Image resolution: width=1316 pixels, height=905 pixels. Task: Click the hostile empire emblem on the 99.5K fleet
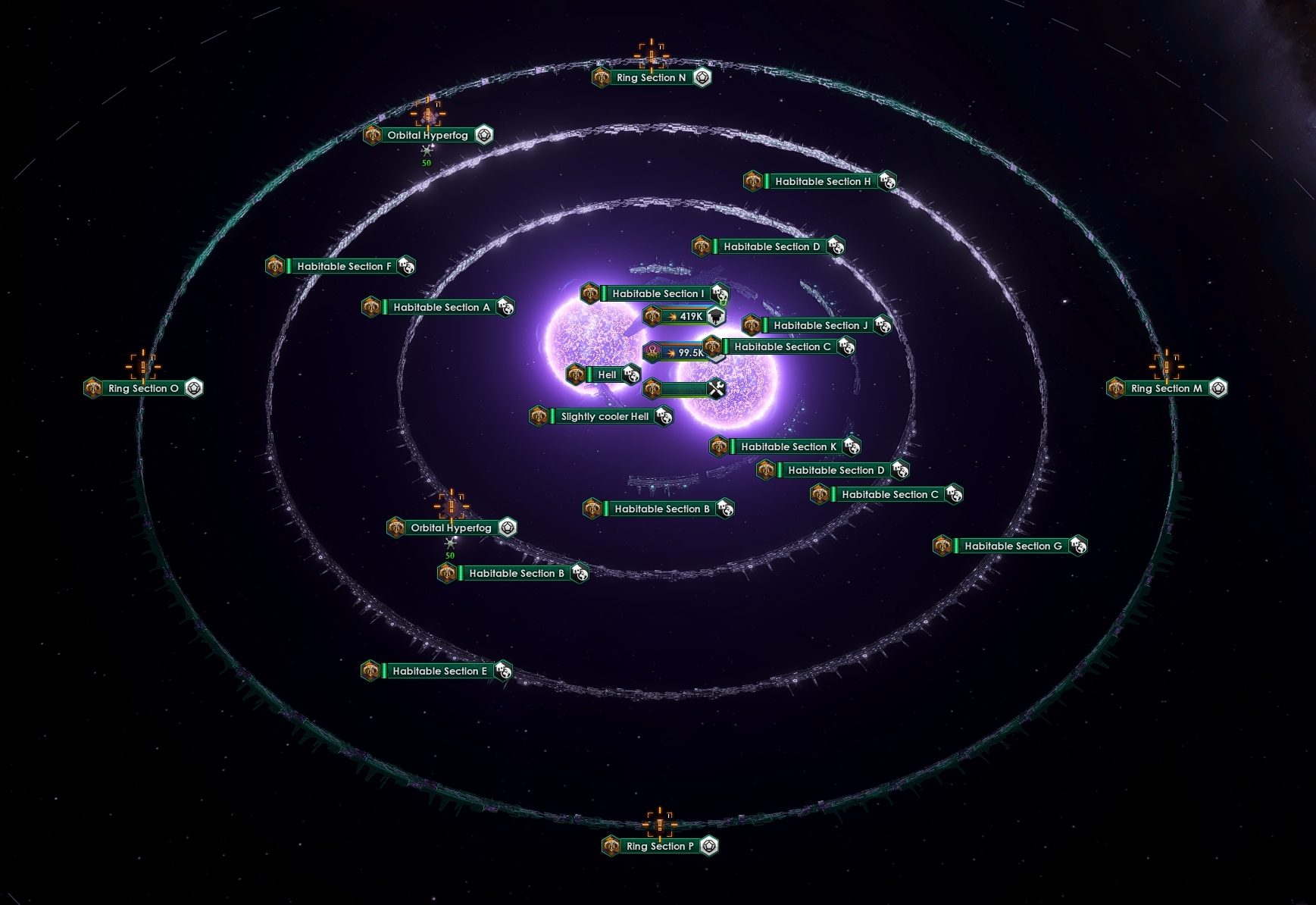tap(654, 351)
